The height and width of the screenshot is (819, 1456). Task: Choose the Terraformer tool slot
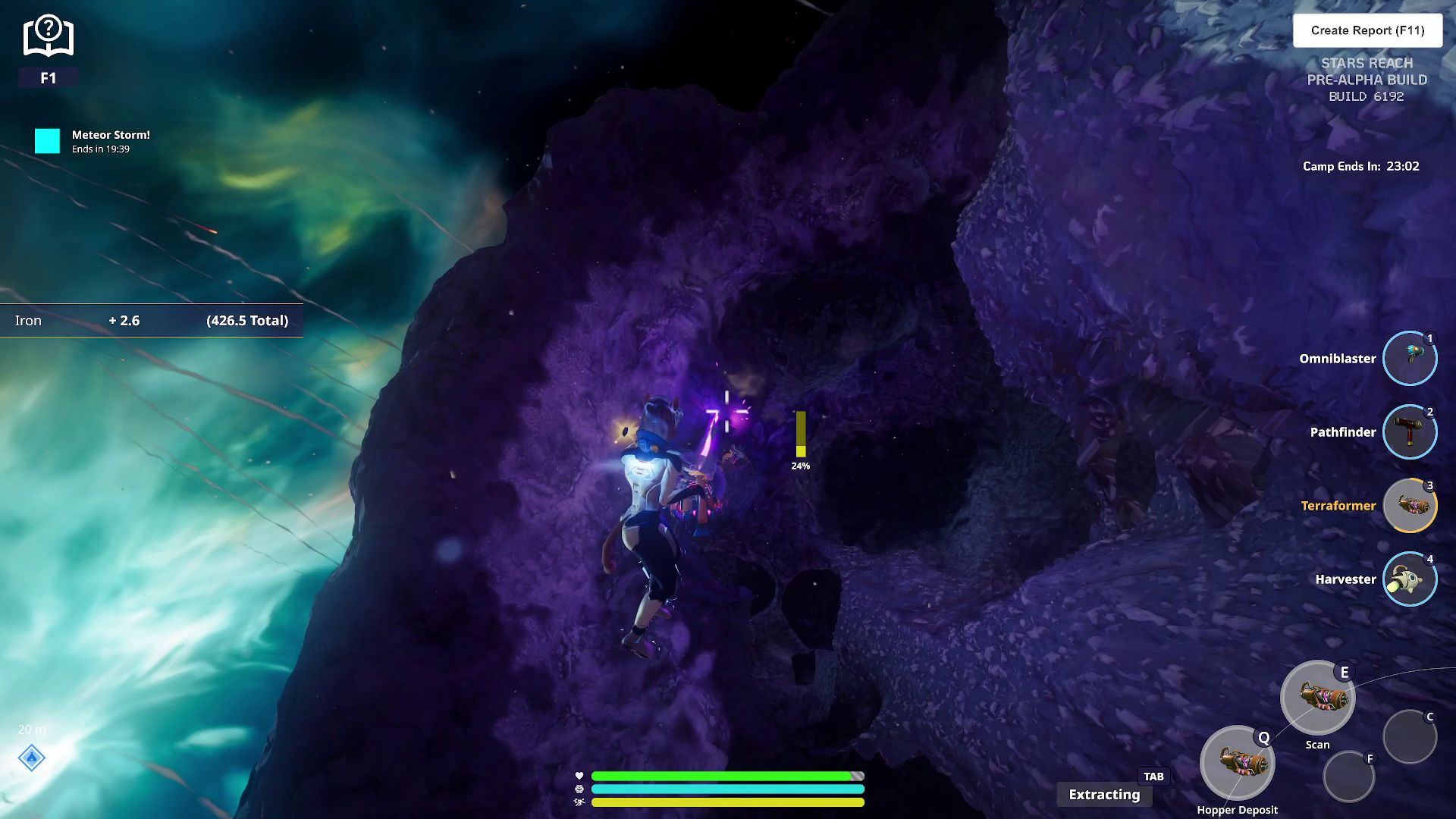pyautogui.click(x=1409, y=505)
